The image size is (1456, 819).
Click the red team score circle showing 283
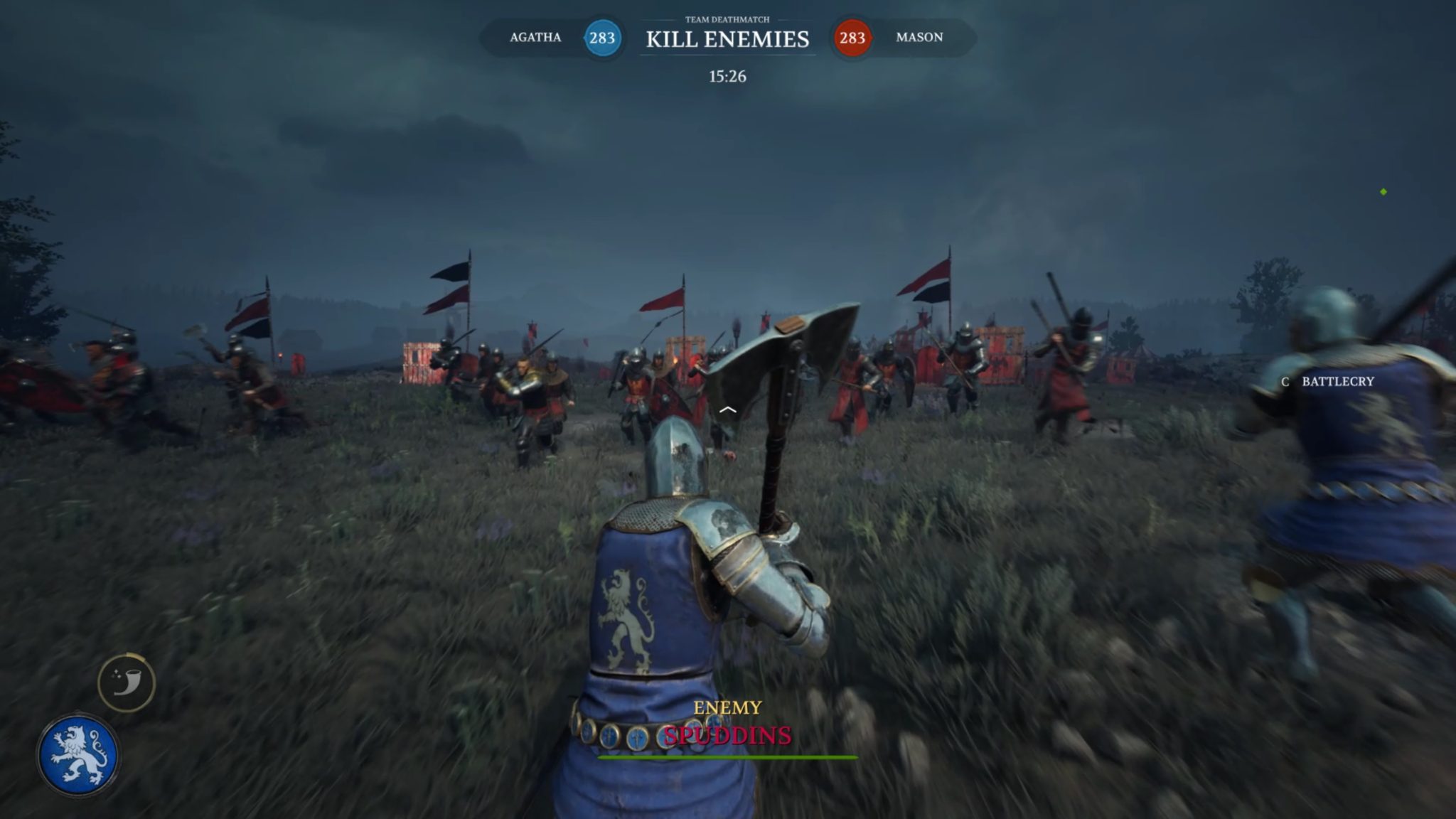pos(852,38)
